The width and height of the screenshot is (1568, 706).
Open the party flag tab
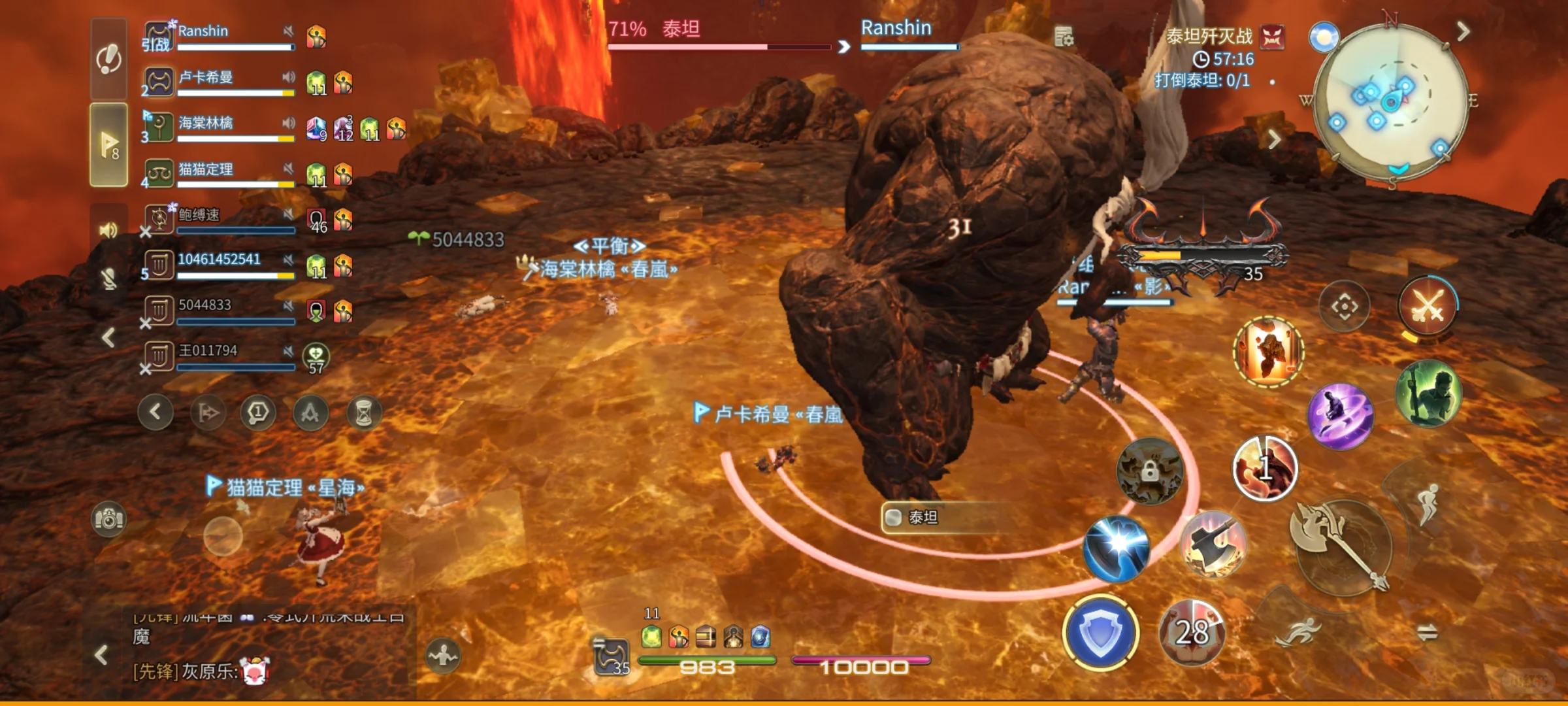point(108,145)
